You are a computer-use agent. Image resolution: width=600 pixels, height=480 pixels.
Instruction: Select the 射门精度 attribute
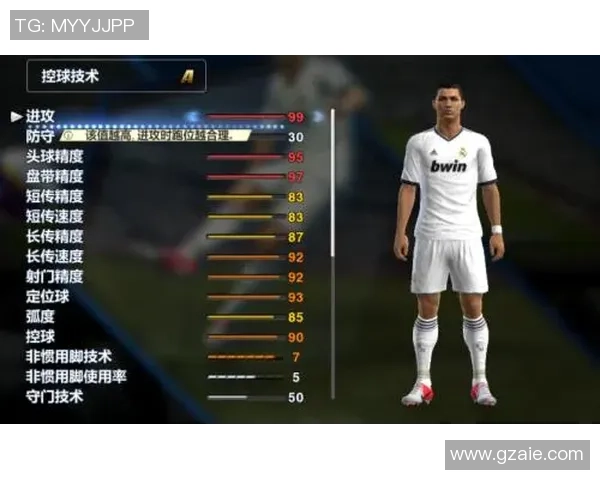(55, 277)
